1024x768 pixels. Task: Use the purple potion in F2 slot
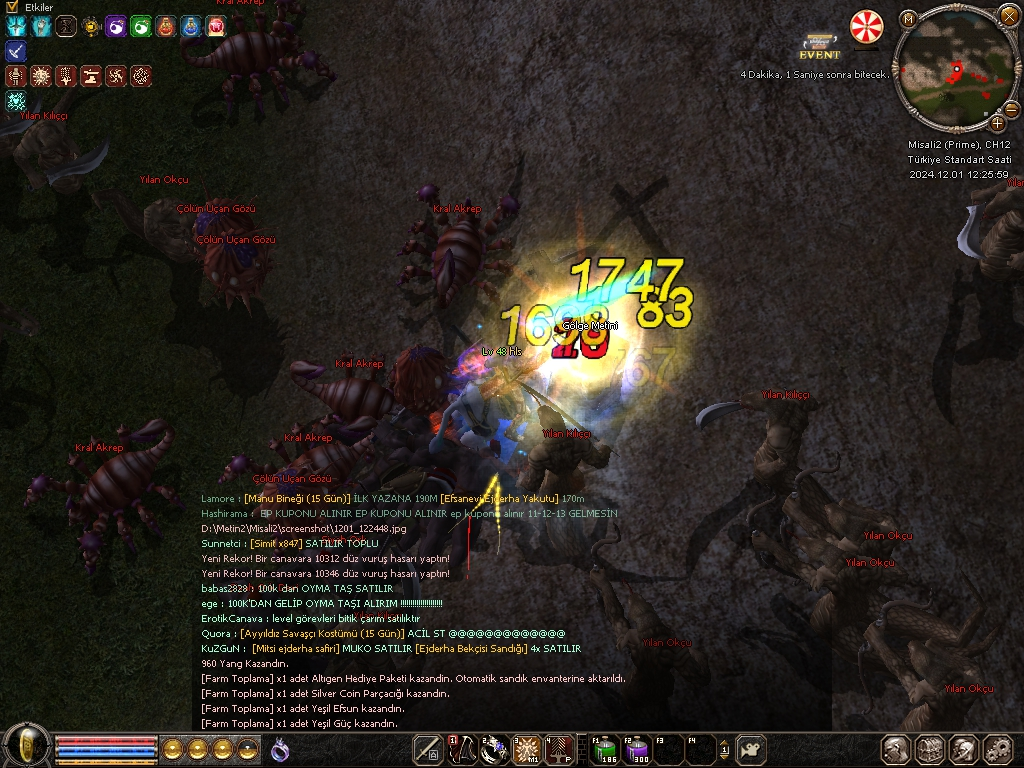click(x=636, y=749)
